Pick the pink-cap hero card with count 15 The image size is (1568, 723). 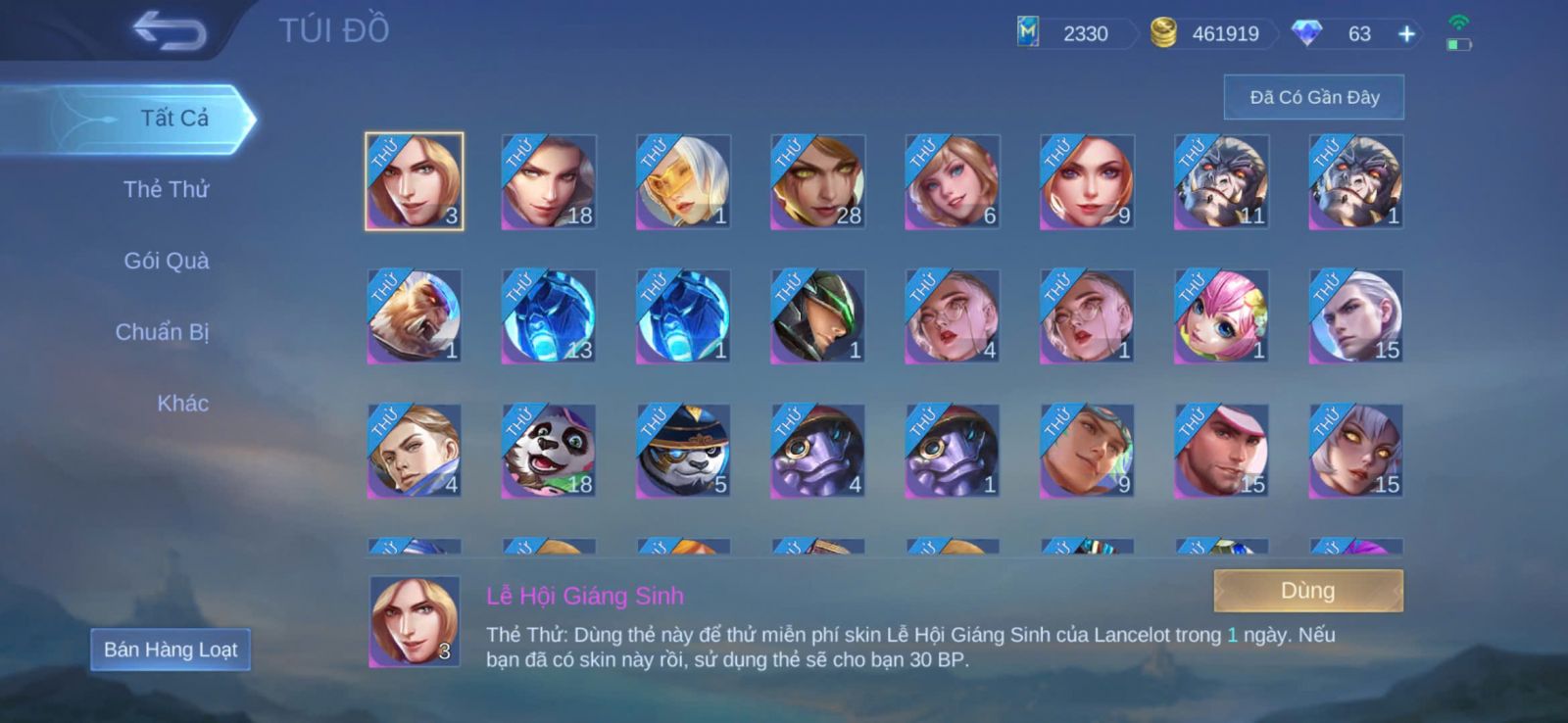pos(1221,451)
